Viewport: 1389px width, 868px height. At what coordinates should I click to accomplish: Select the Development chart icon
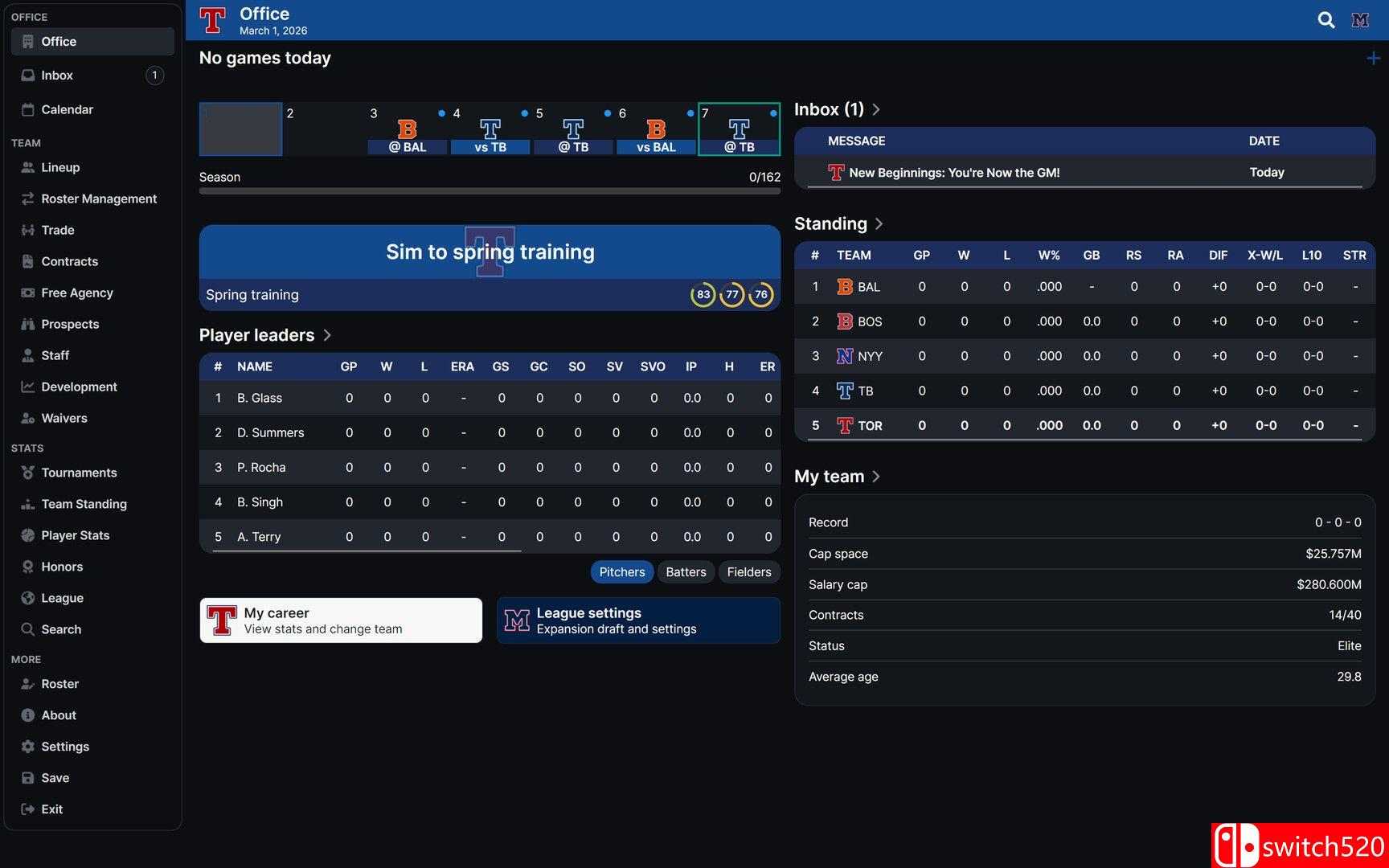pyautogui.click(x=27, y=387)
